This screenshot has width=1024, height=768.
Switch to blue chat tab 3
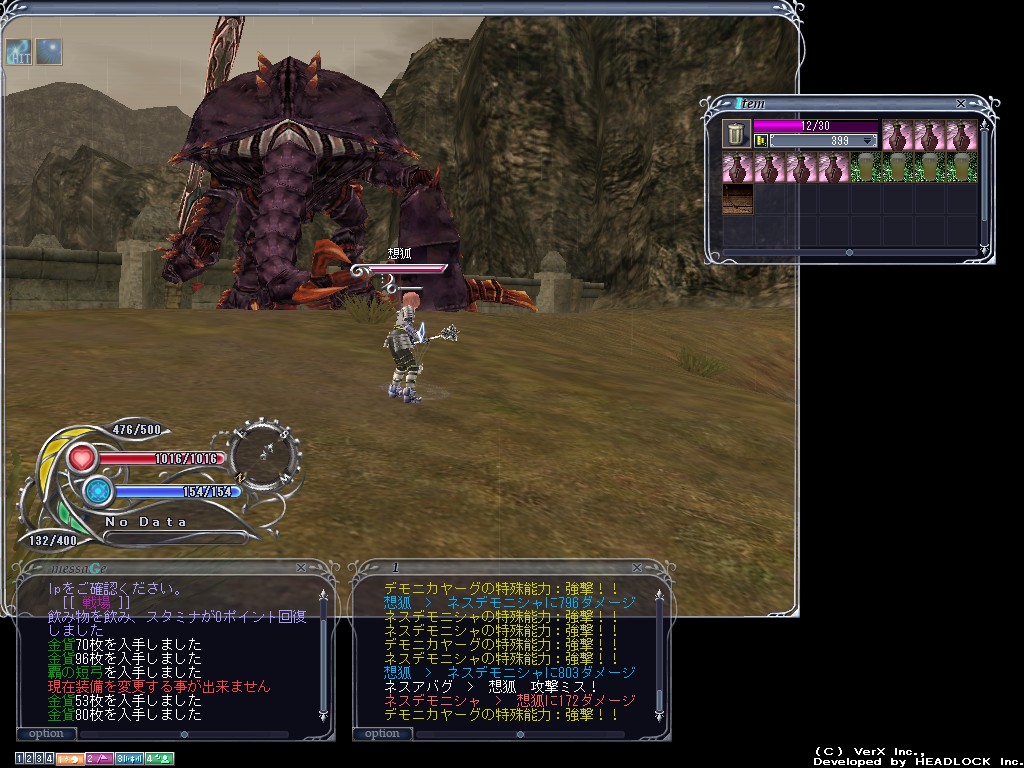pos(129,759)
